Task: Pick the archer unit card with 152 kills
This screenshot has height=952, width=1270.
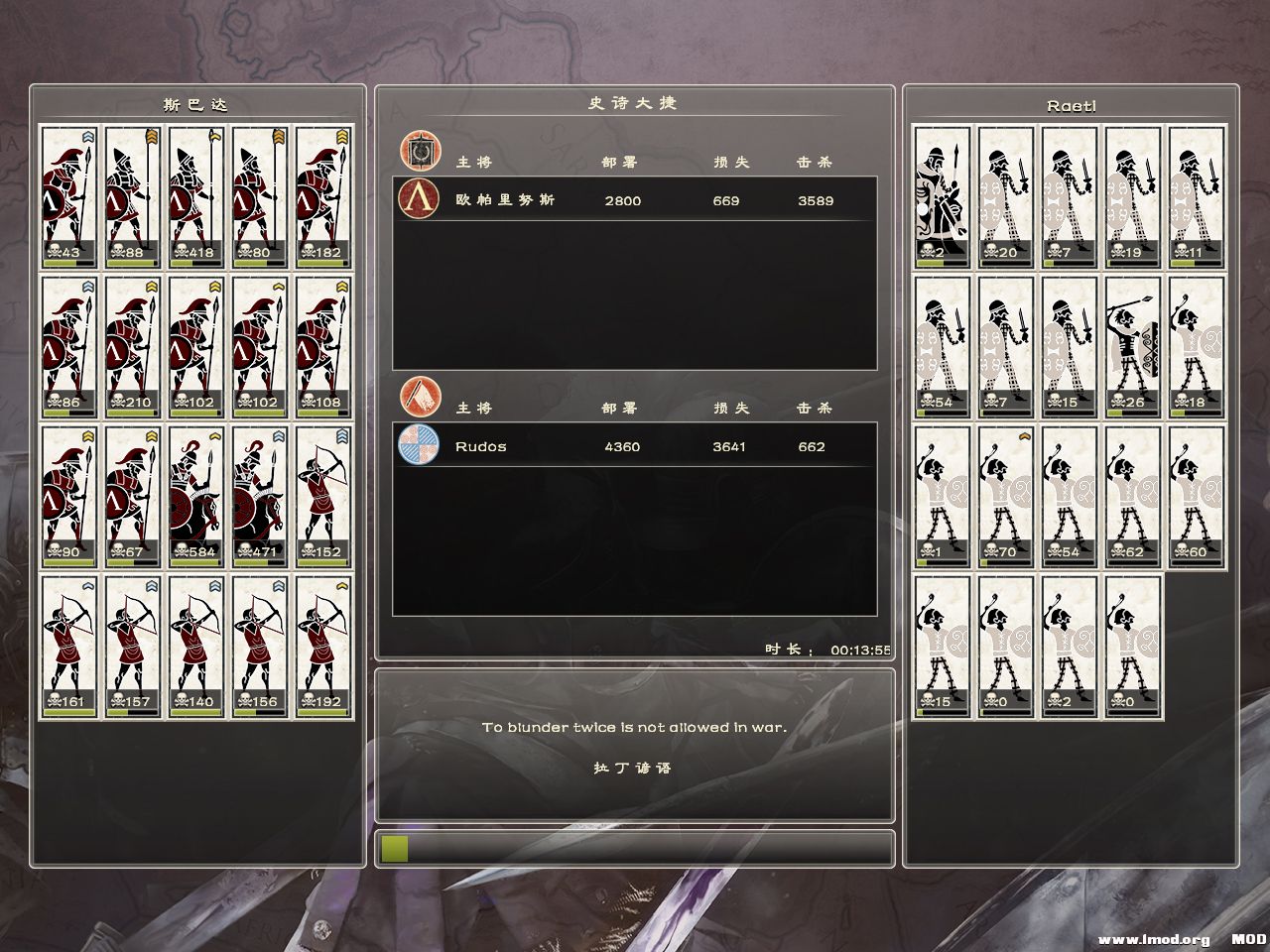Action: point(323,496)
